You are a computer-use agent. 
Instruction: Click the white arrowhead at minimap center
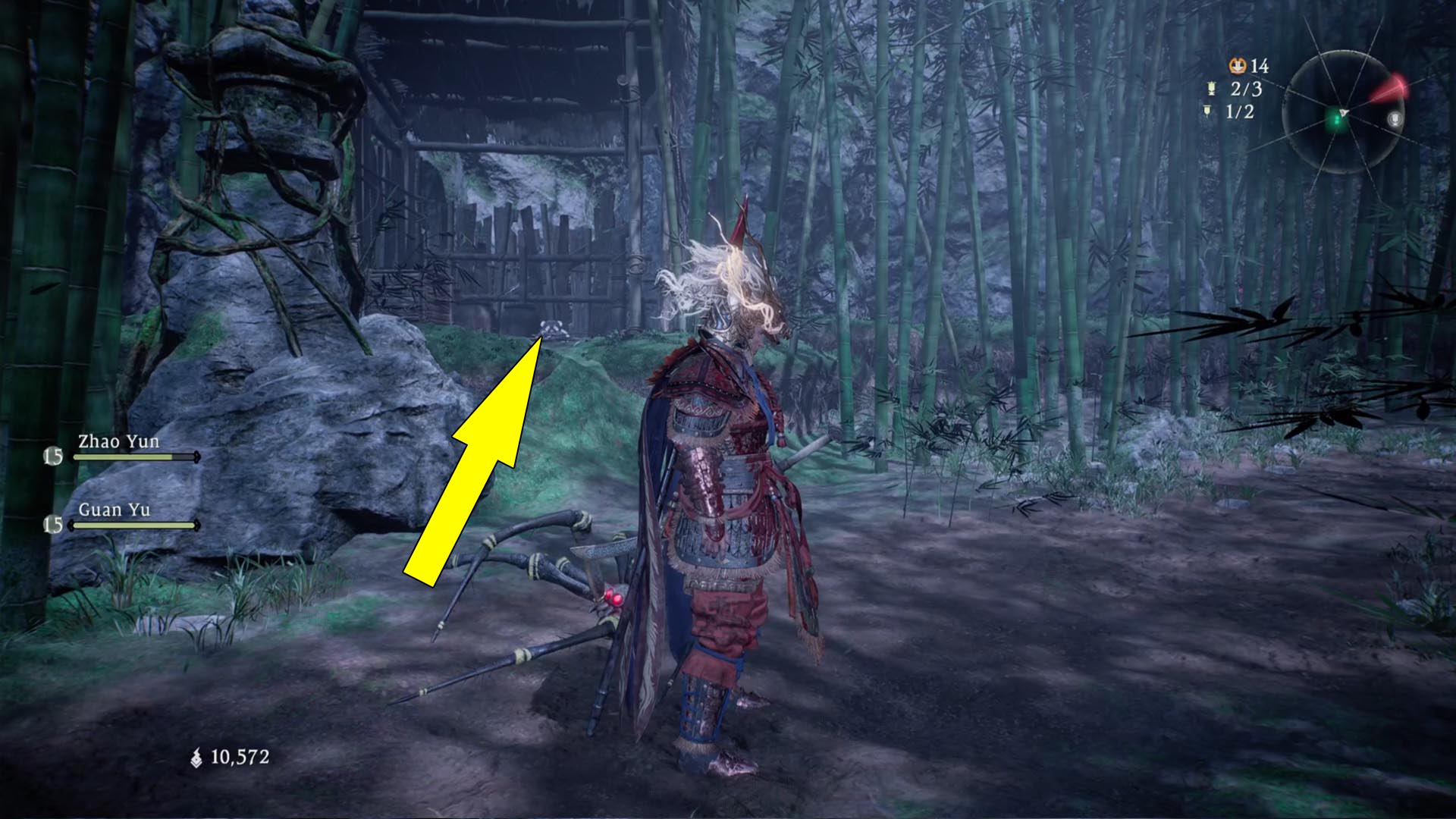click(1344, 112)
